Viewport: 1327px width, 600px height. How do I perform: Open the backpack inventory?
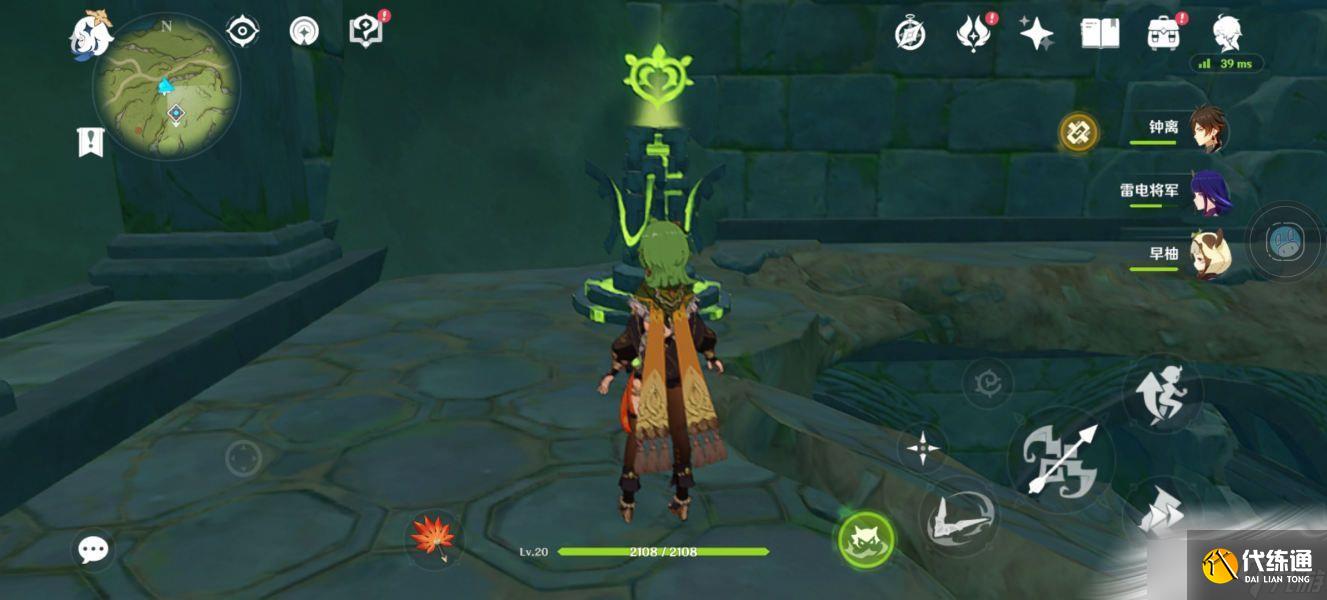(x=1163, y=34)
